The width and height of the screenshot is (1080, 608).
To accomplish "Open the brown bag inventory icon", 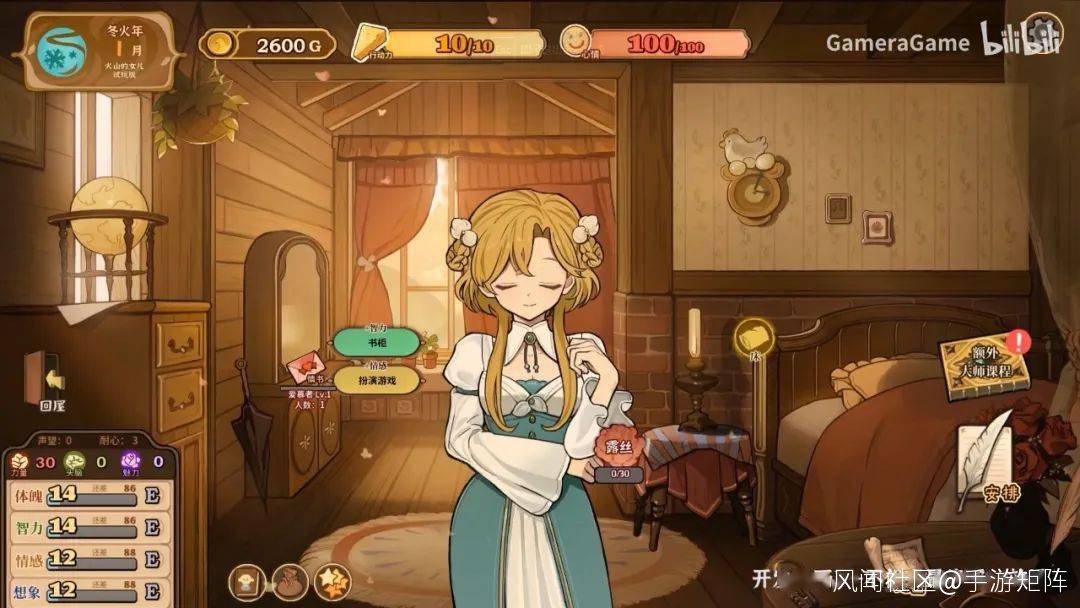I will (x=288, y=580).
